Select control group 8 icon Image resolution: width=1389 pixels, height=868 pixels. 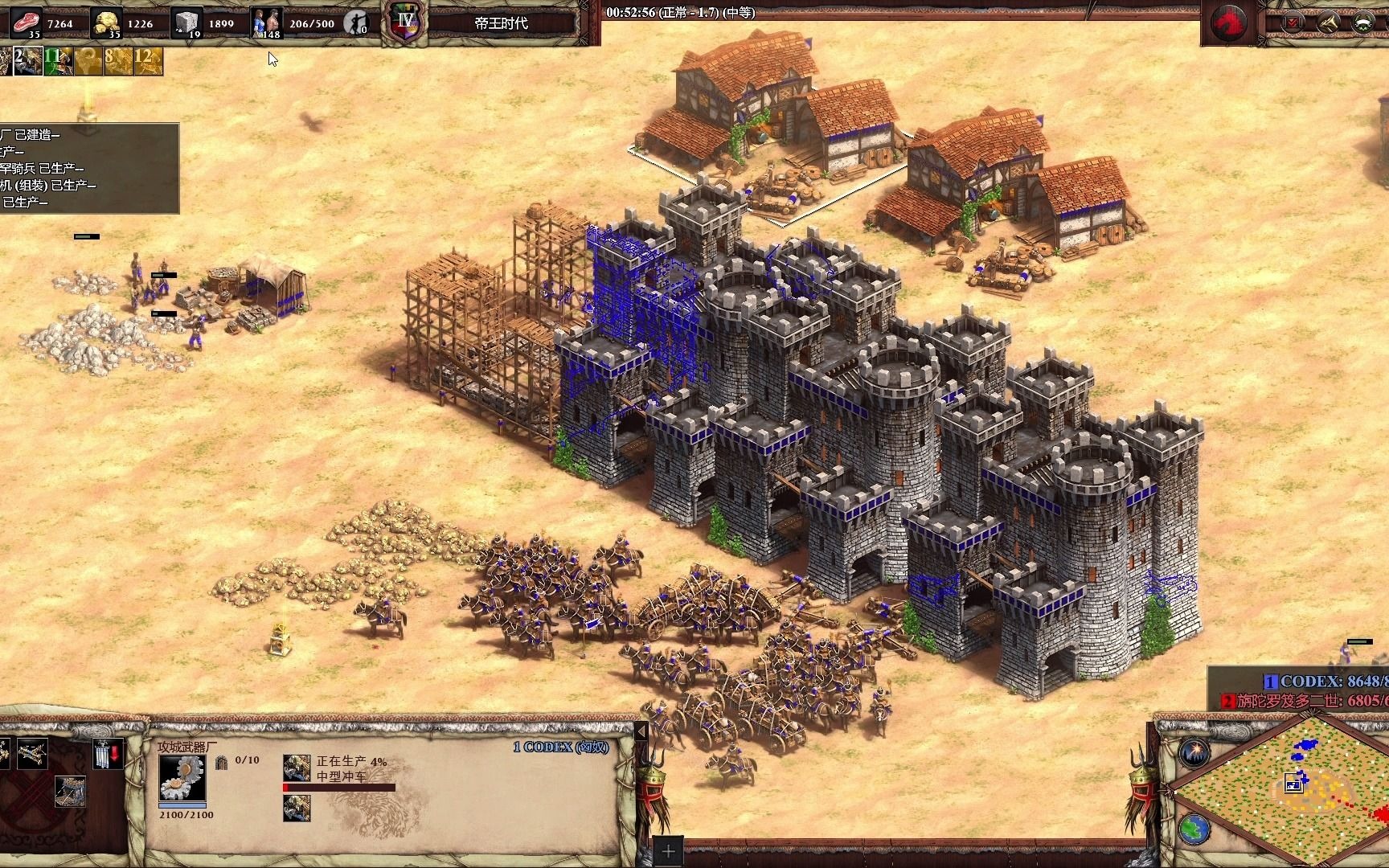[x=117, y=61]
